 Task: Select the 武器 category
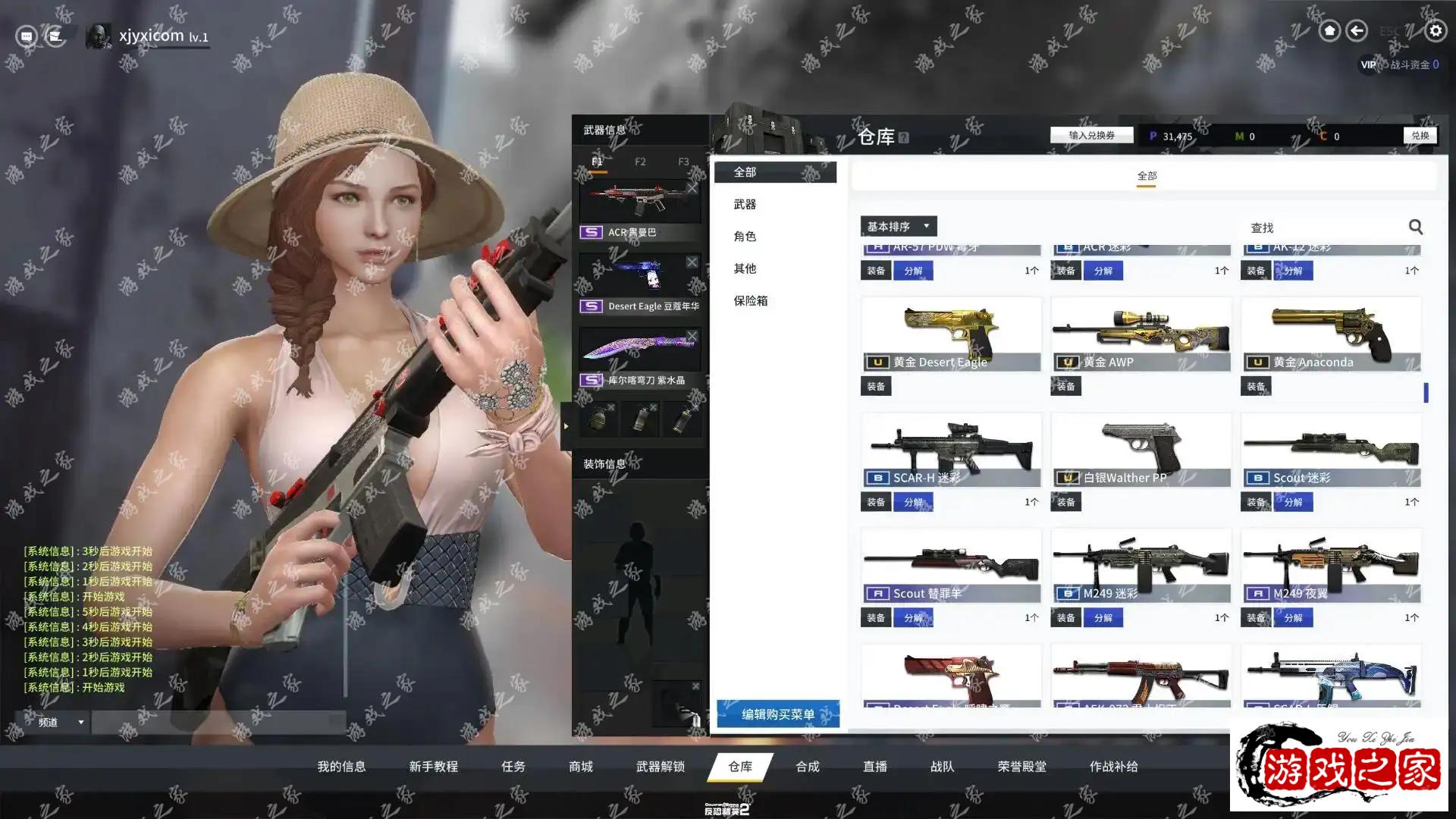pyautogui.click(x=745, y=204)
